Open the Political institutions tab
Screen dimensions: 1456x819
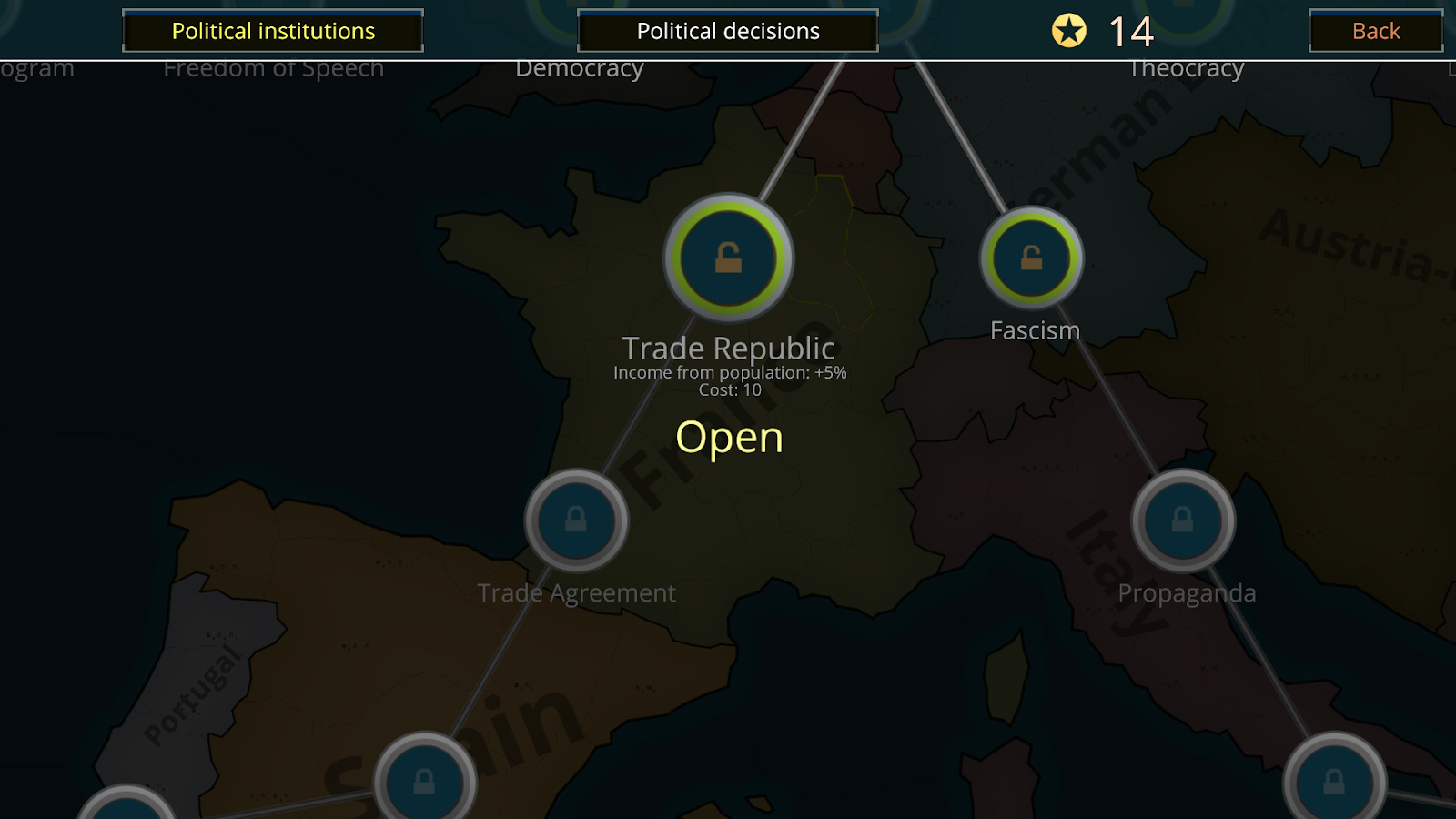[x=272, y=30]
